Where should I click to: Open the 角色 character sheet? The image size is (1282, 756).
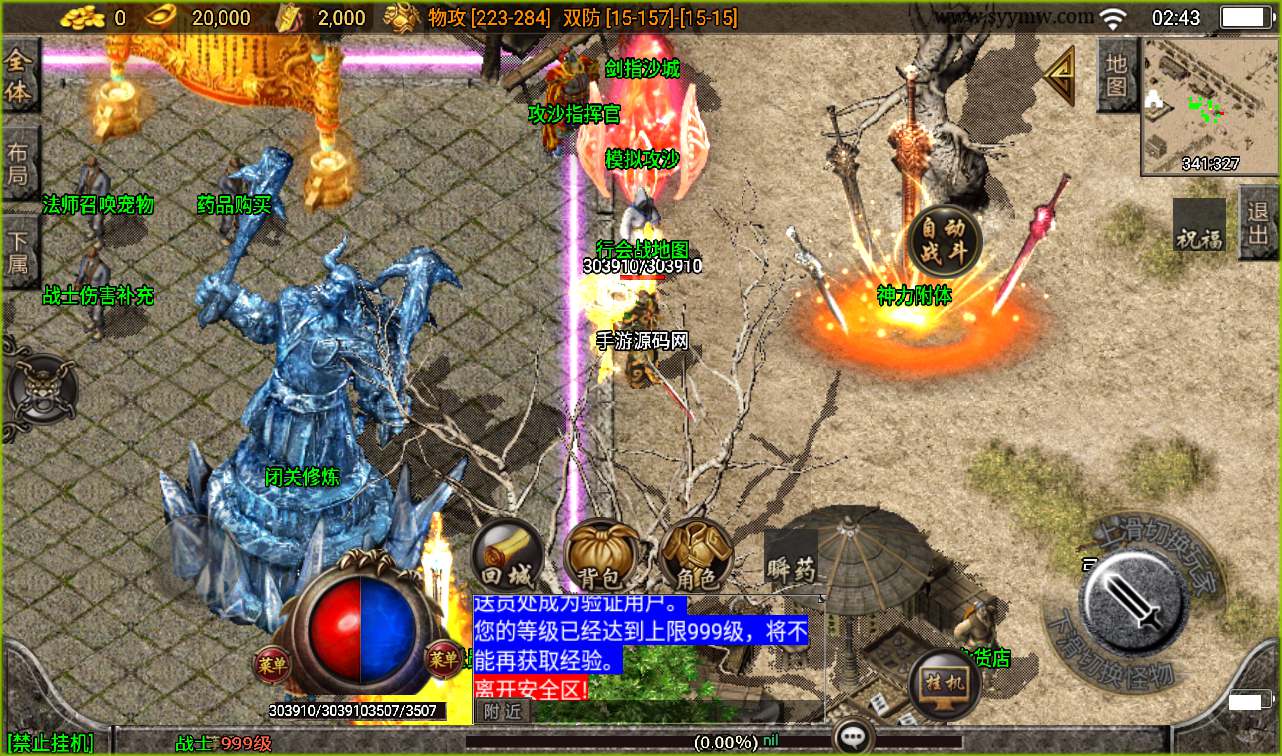tap(696, 557)
